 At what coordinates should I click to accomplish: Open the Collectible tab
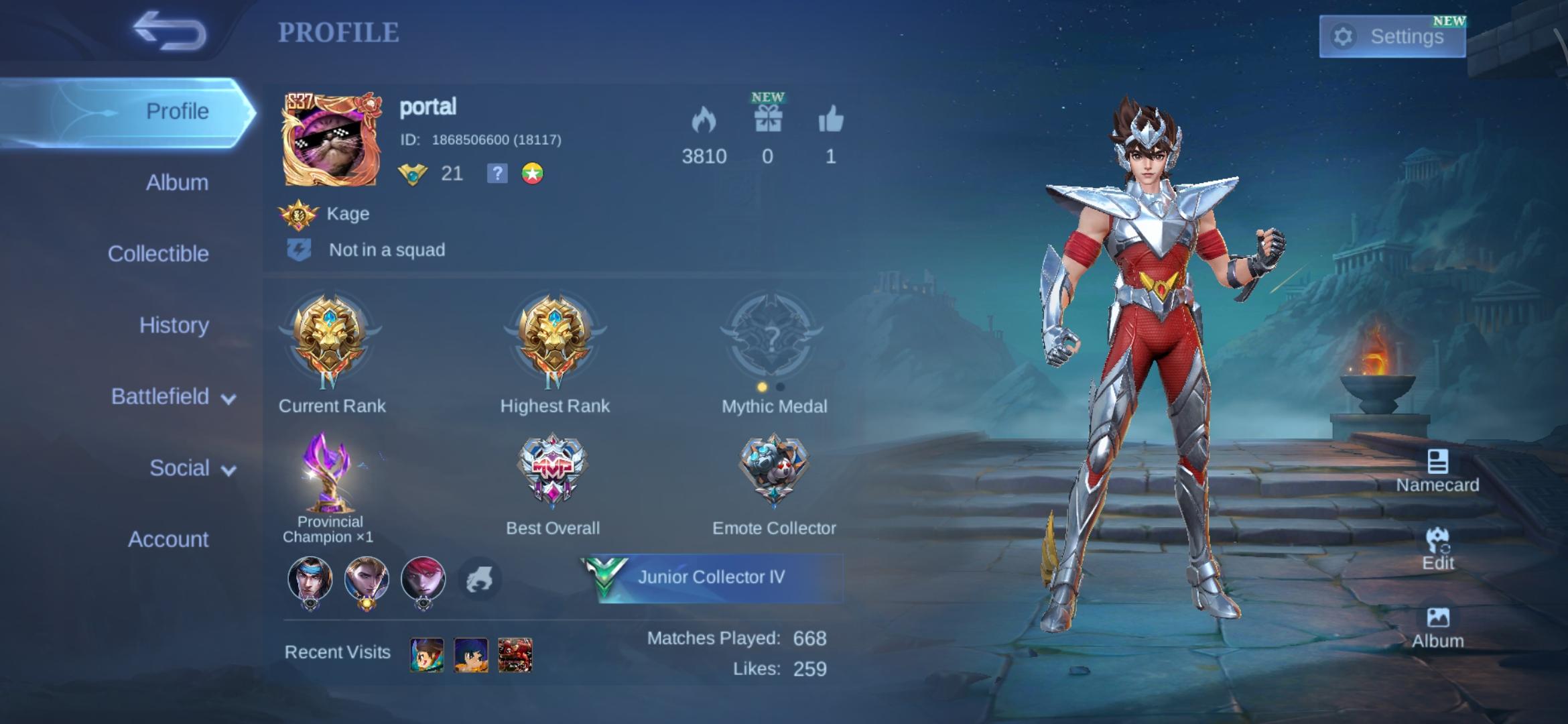pos(159,253)
